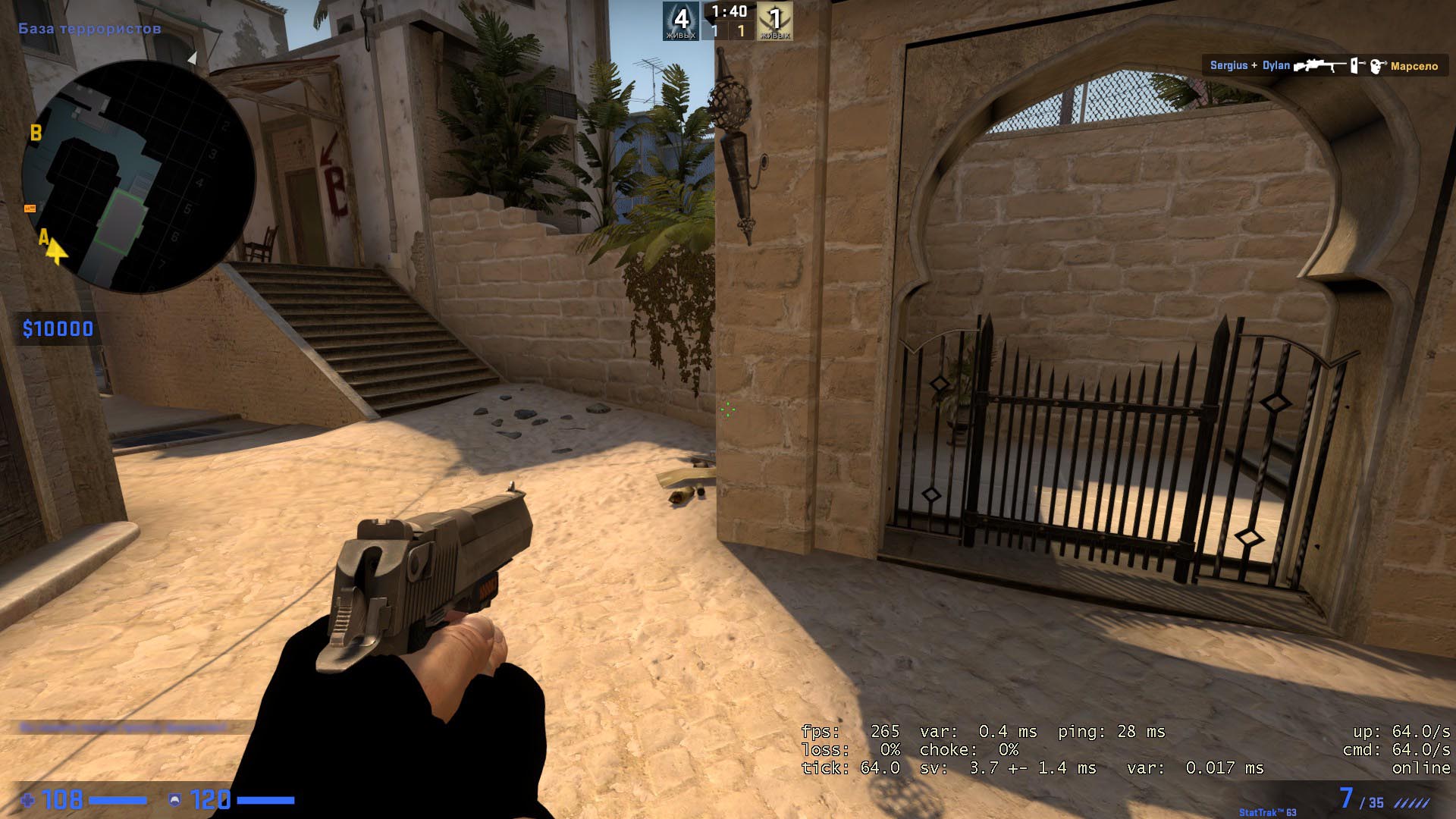Click the T team skull icon showing 1 alive
The height and width of the screenshot is (819, 1456).
pos(775,17)
